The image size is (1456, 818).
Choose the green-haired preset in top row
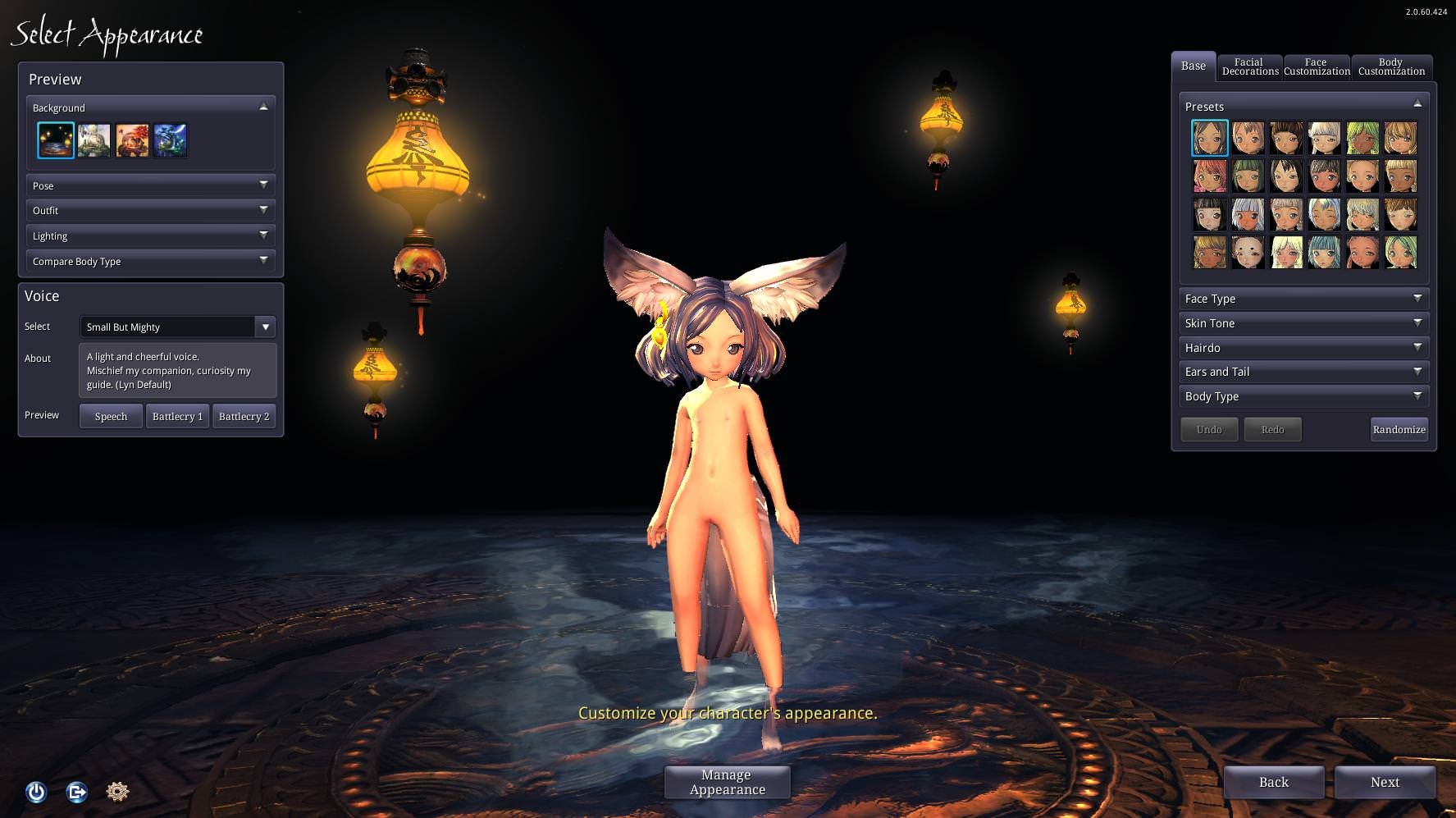(x=1362, y=138)
